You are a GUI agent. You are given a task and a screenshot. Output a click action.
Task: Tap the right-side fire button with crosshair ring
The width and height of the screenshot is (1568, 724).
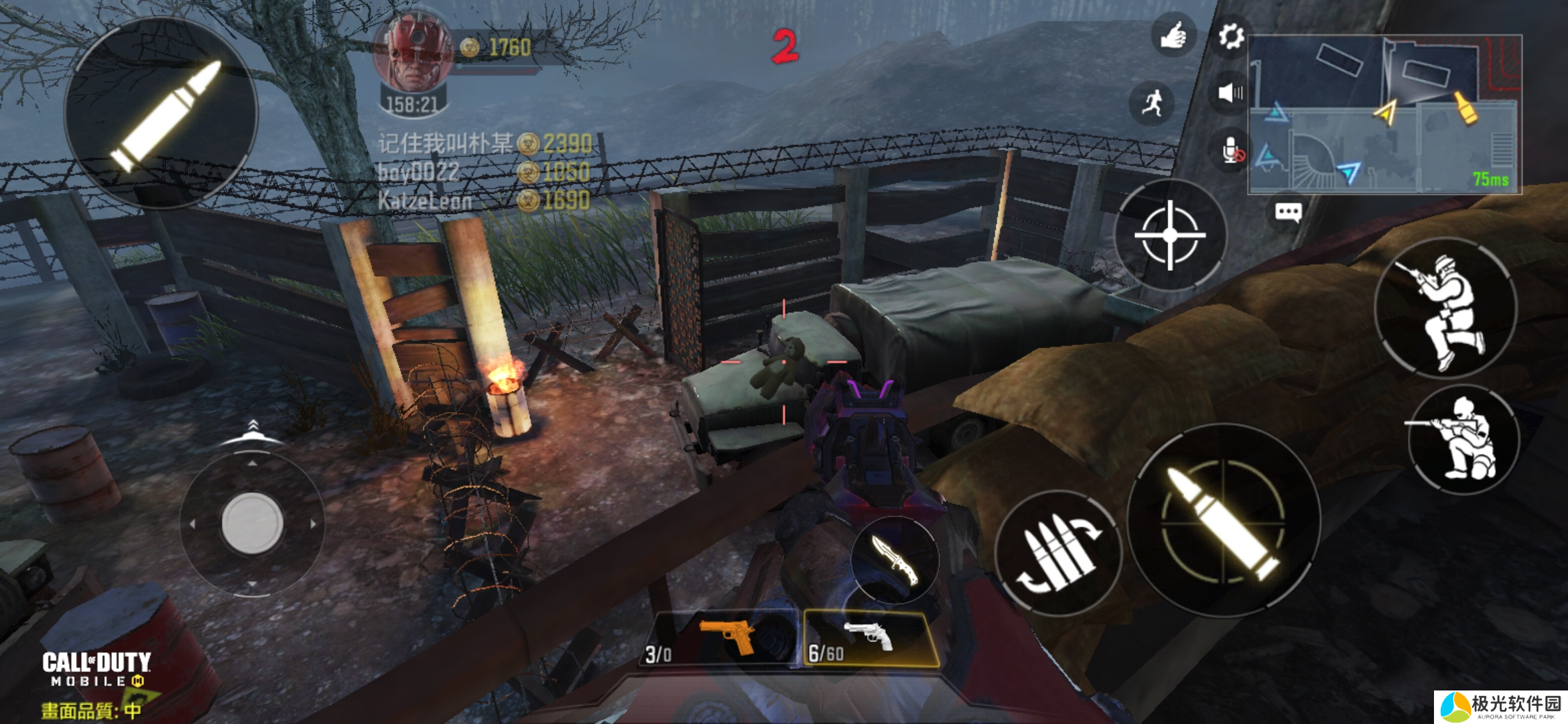(1224, 521)
